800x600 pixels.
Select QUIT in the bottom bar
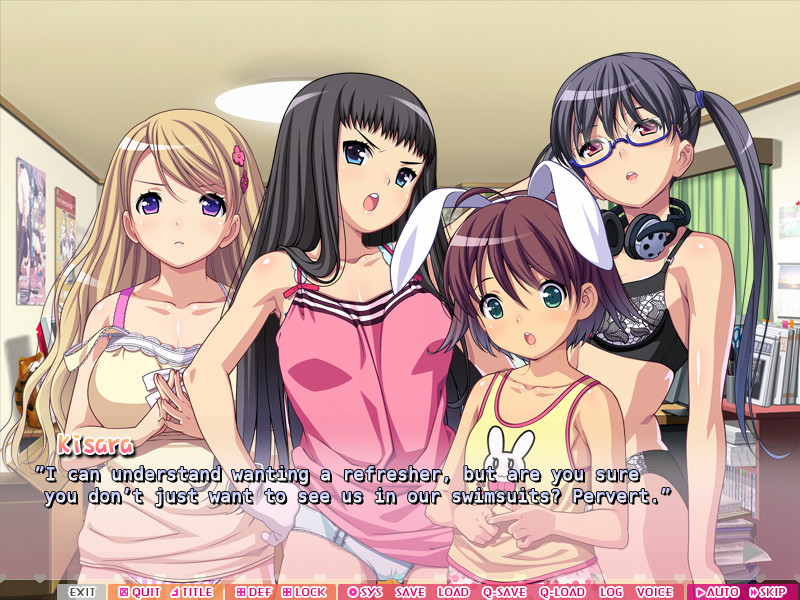(x=139, y=592)
